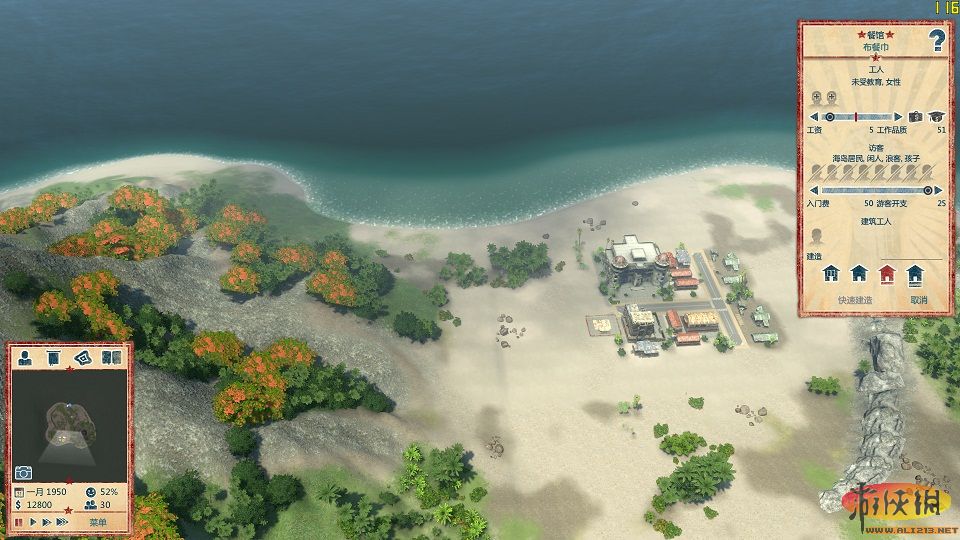Select the rightmost blue house build icon
Viewport: 960px width, 540px height.
point(914,274)
